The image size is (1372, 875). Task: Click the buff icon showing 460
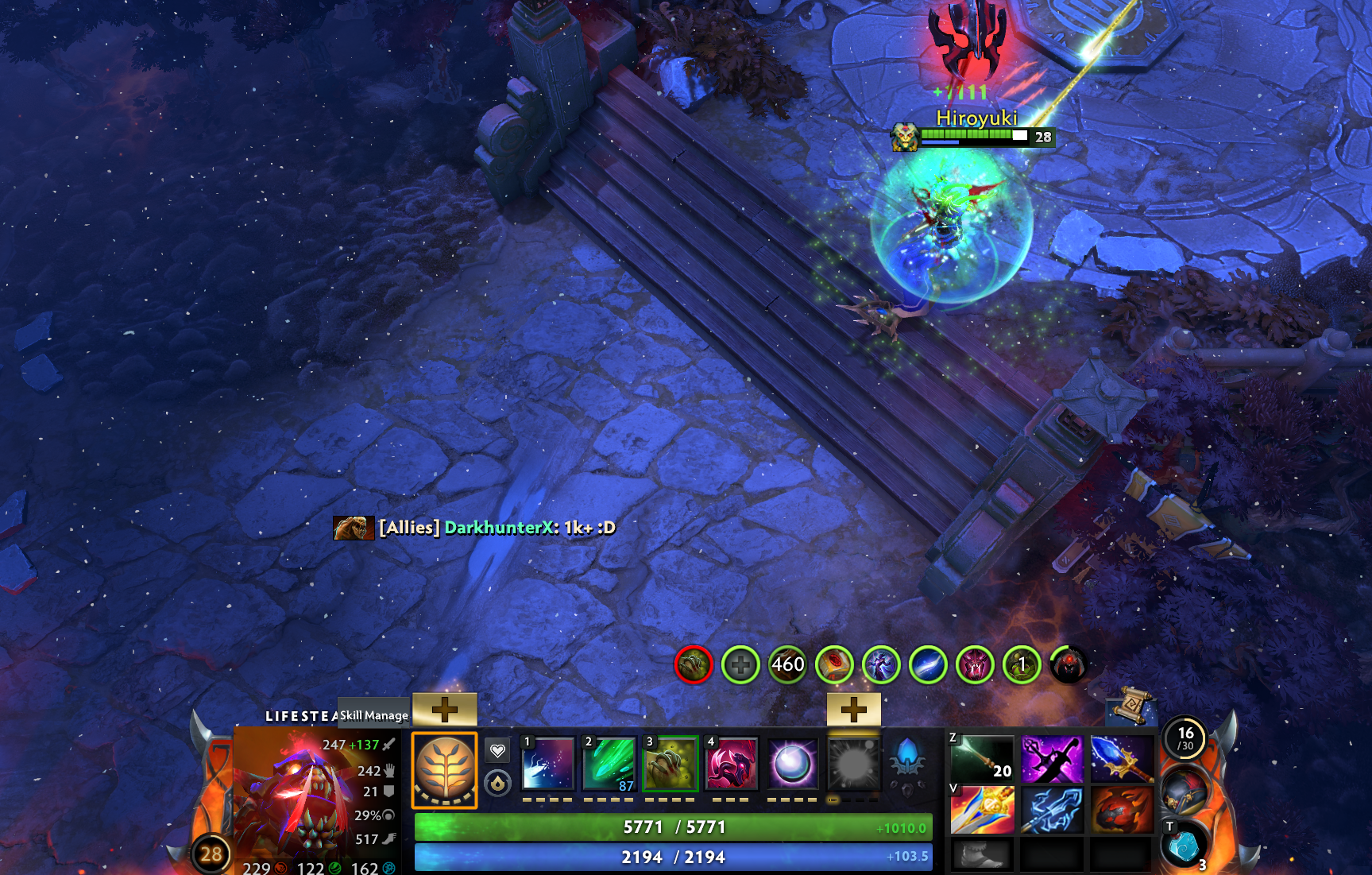click(787, 664)
